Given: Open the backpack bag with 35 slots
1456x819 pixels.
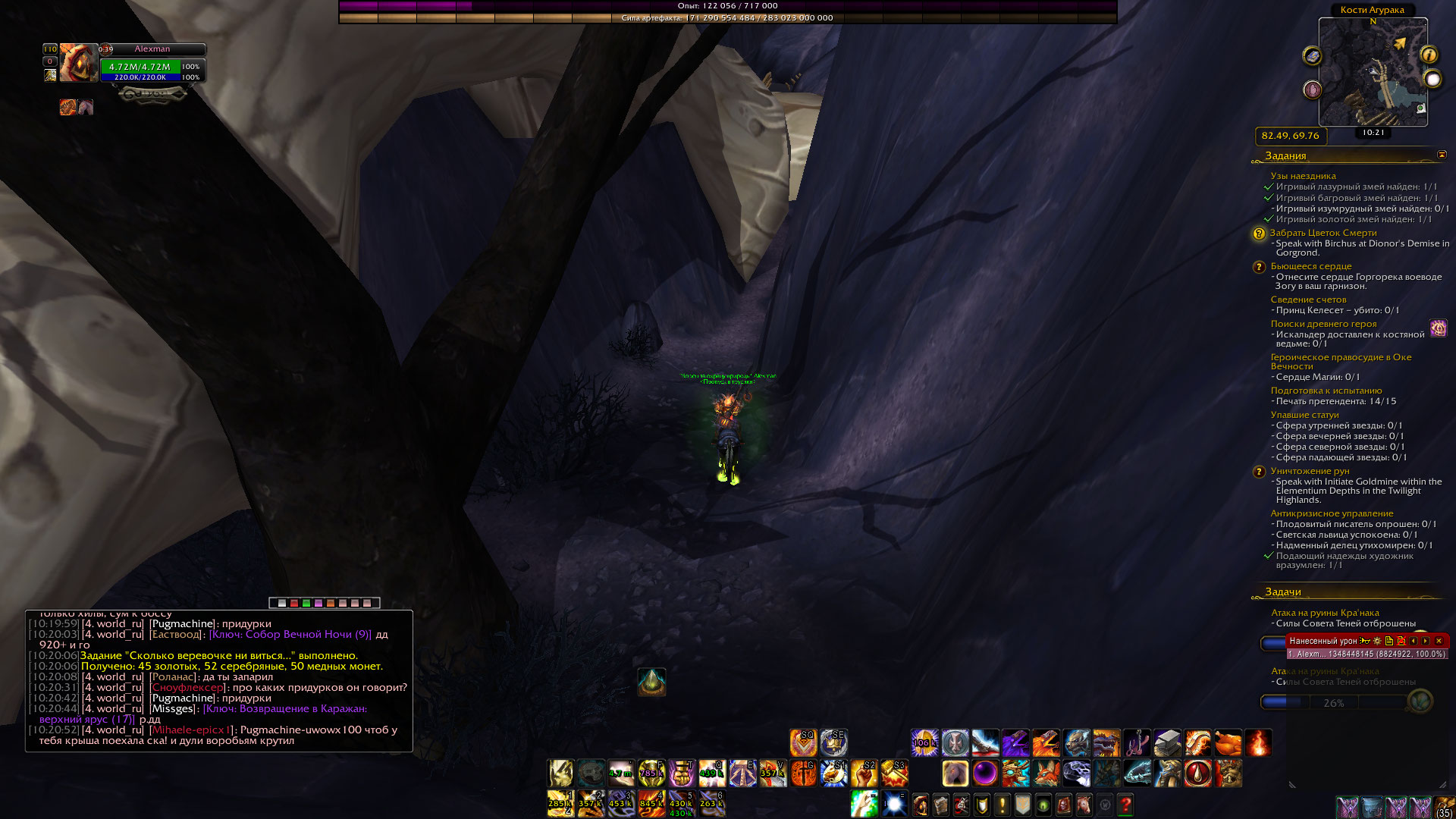Looking at the screenshot, I should pyautogui.click(x=1445, y=807).
